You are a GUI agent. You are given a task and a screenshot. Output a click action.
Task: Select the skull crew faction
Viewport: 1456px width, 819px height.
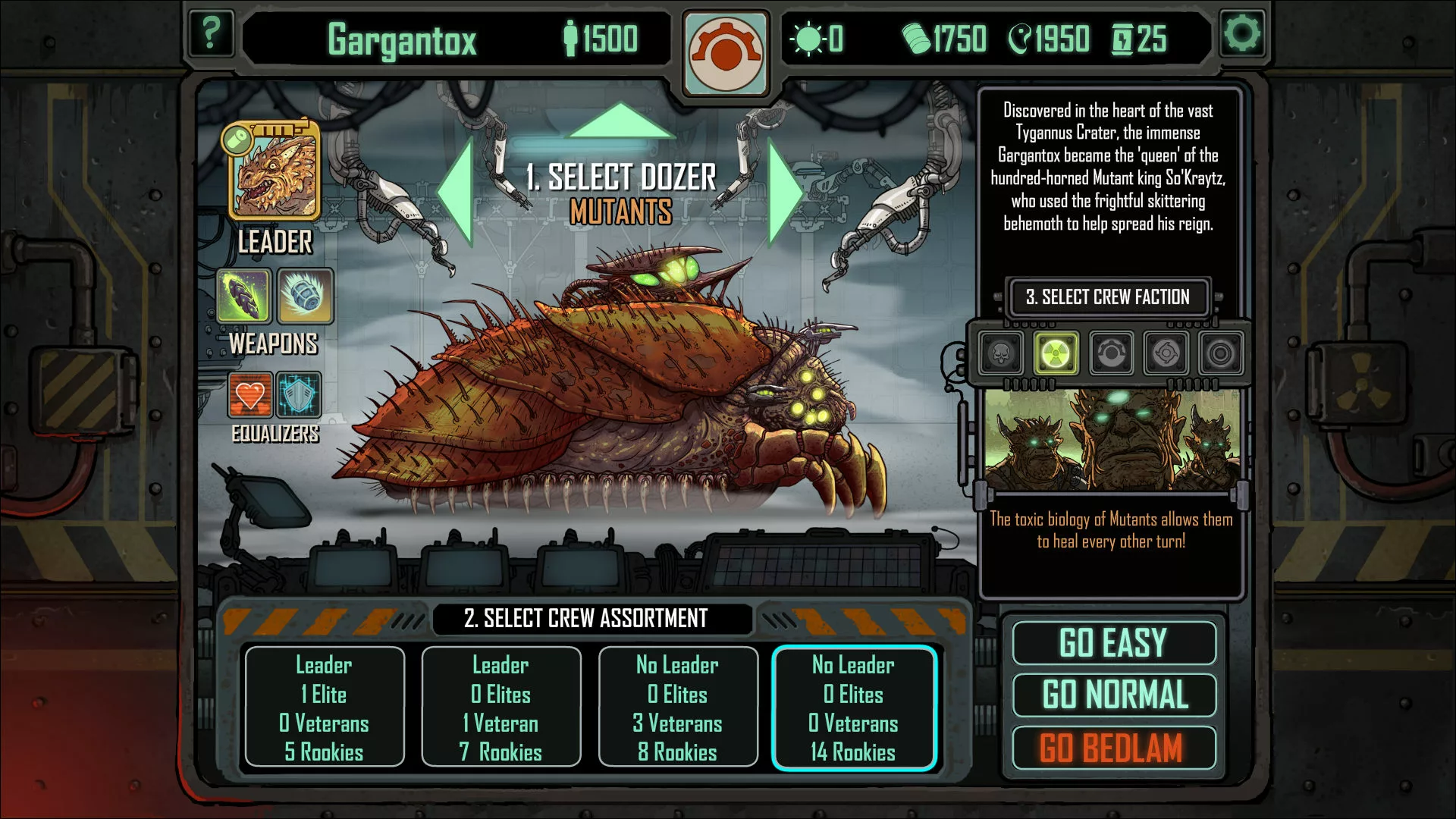(x=1001, y=353)
